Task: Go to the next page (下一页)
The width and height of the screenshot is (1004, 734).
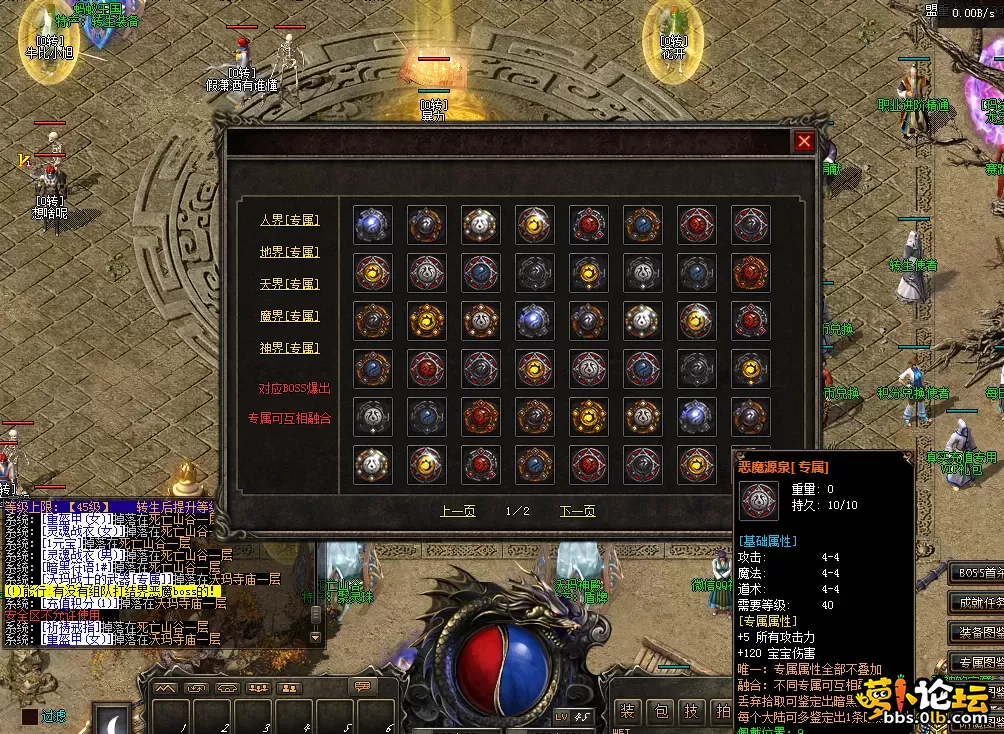Action: pos(577,511)
